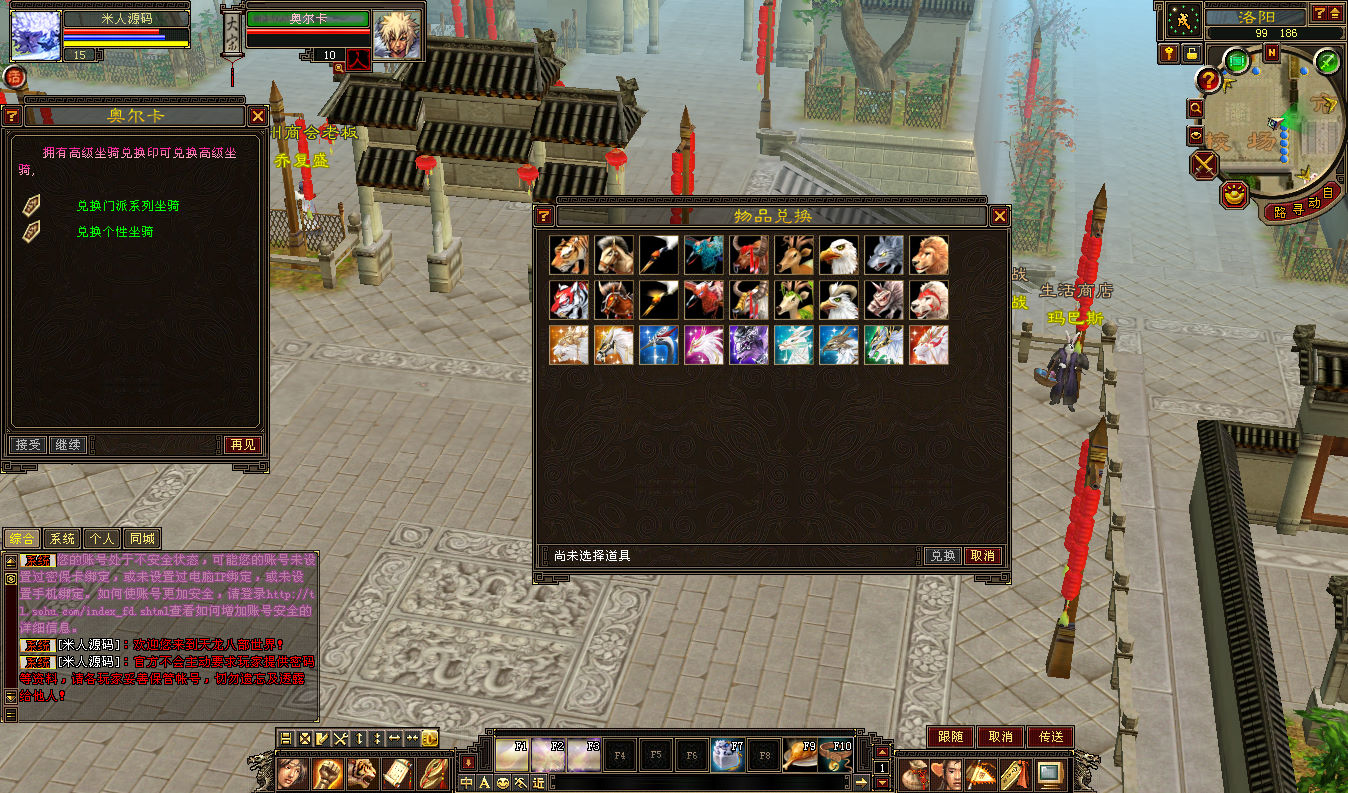Close the 物品兑换 exchange window
Screen dimensions: 1348x793
(x=999, y=216)
